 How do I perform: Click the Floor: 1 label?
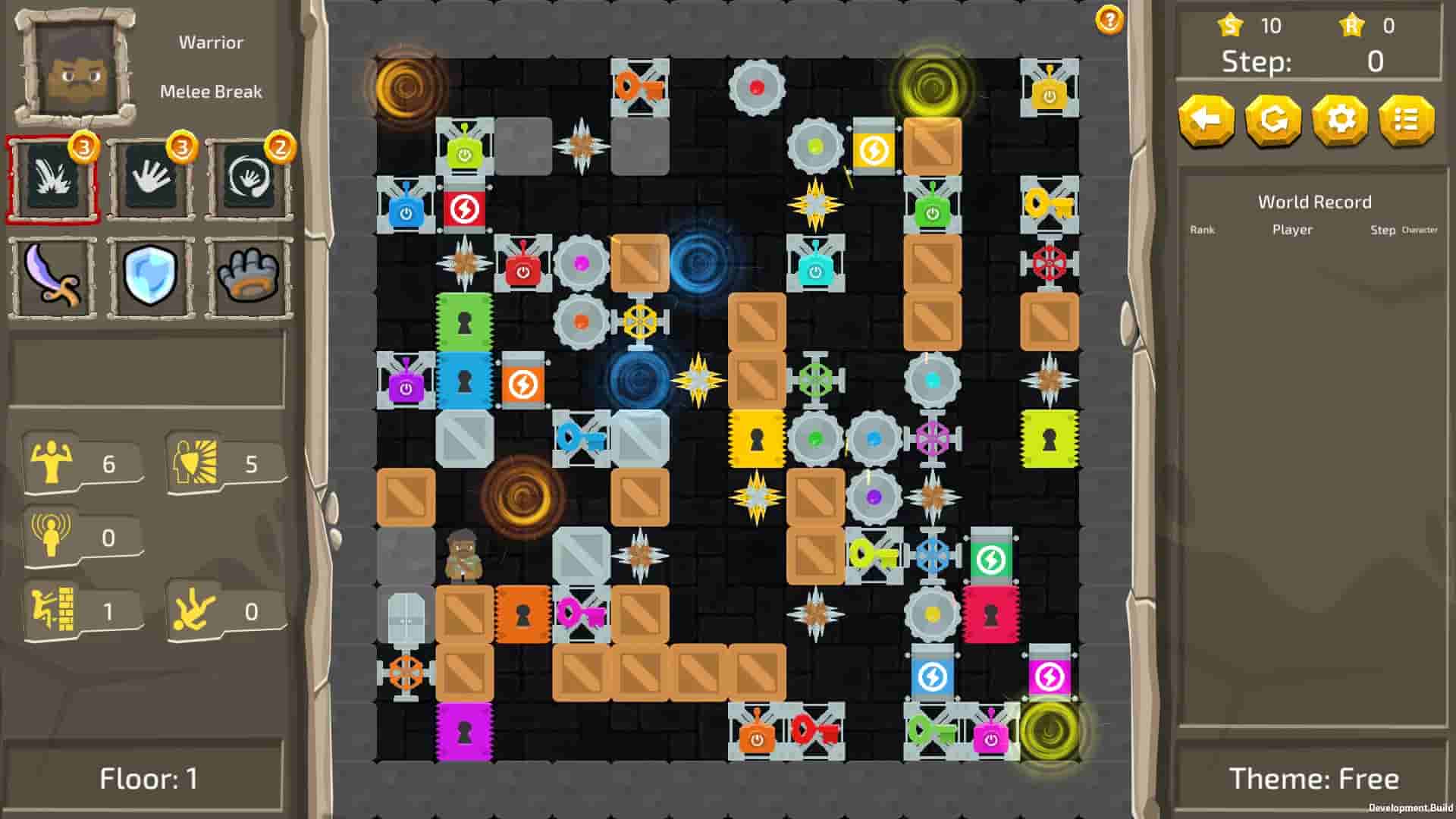(x=149, y=778)
